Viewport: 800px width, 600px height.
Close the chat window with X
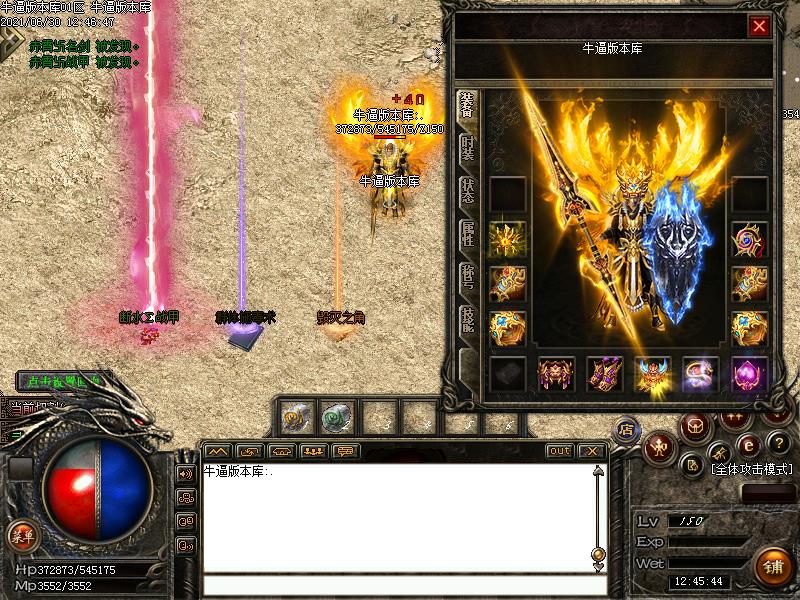coord(592,451)
